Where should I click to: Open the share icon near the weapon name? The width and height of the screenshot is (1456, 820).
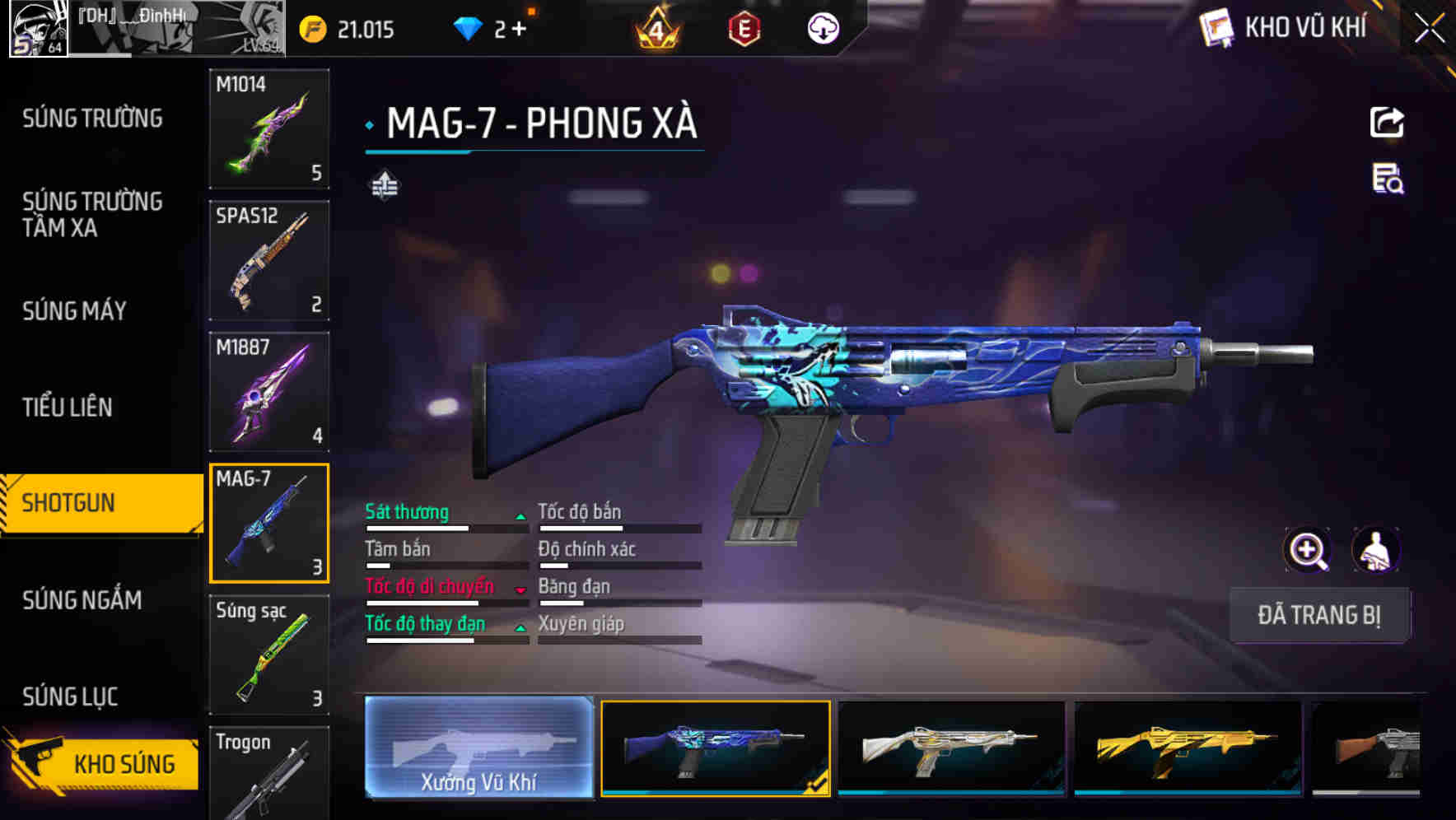(1388, 122)
